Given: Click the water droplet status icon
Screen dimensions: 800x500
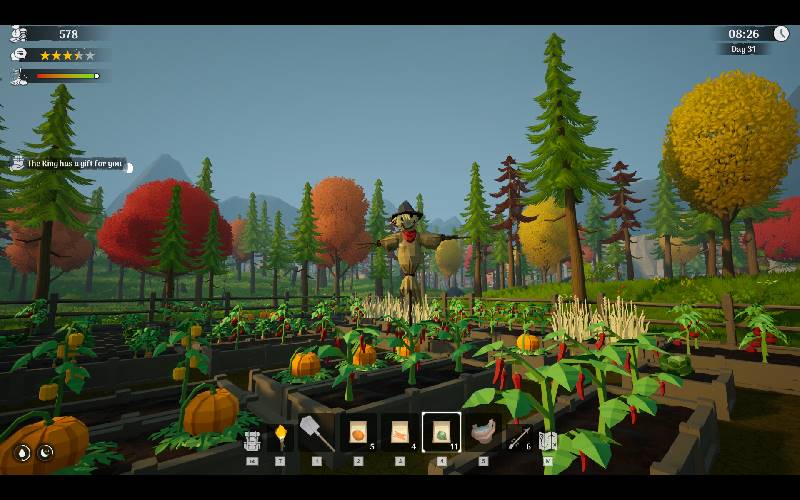Looking at the screenshot, I should (x=22, y=452).
